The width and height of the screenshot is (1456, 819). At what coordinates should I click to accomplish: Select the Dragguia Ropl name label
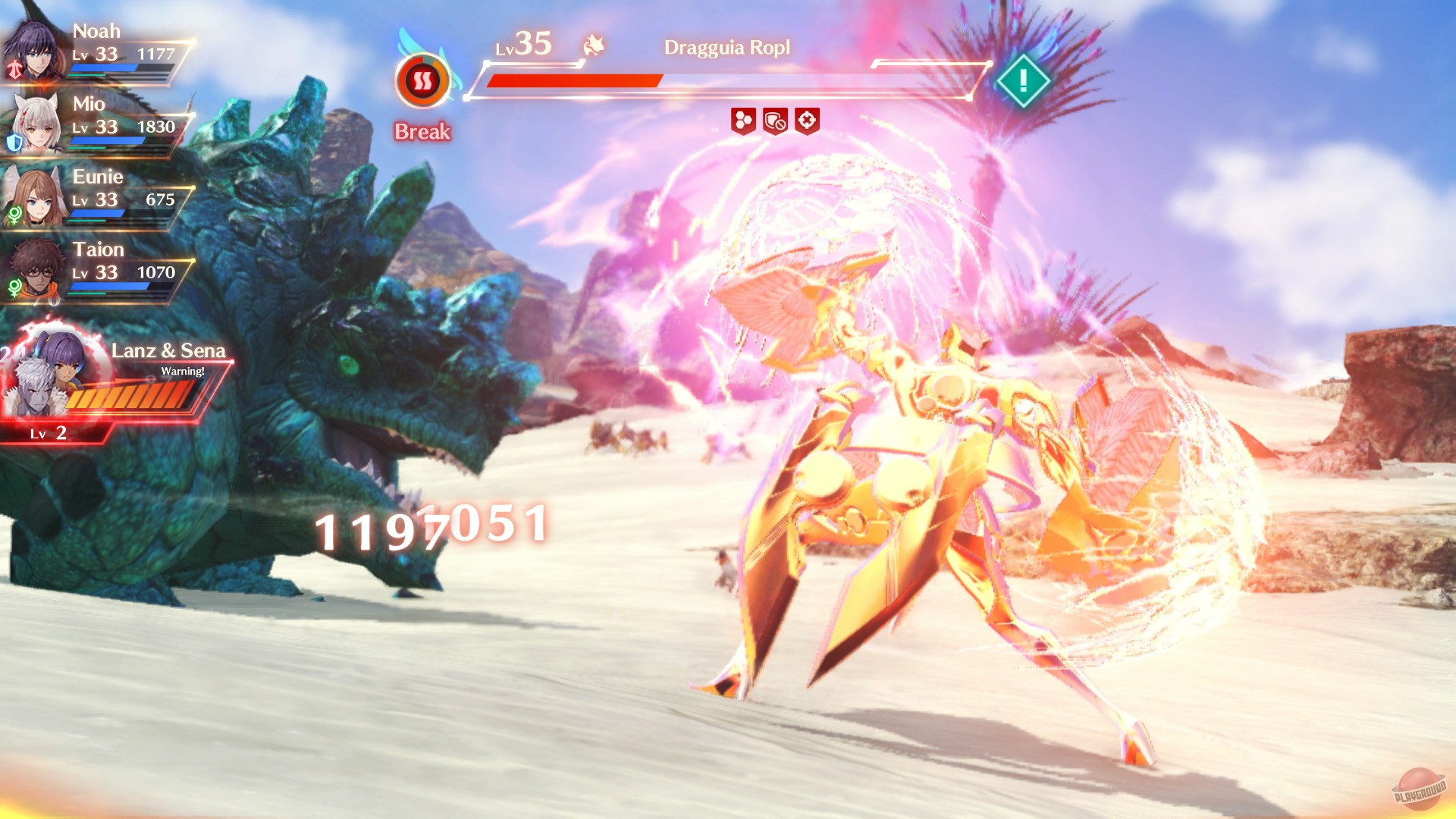coord(726,47)
